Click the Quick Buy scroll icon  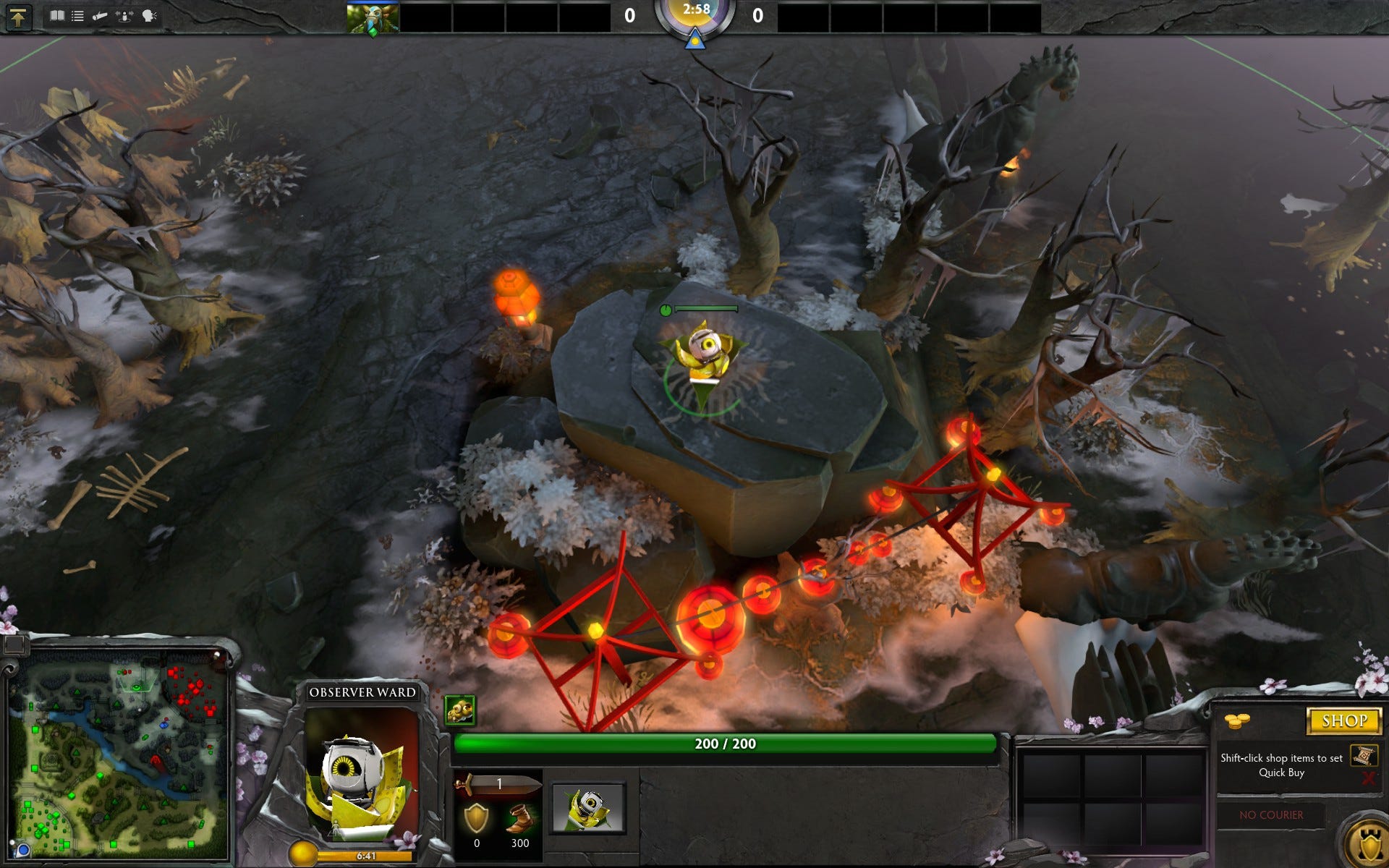click(1364, 756)
